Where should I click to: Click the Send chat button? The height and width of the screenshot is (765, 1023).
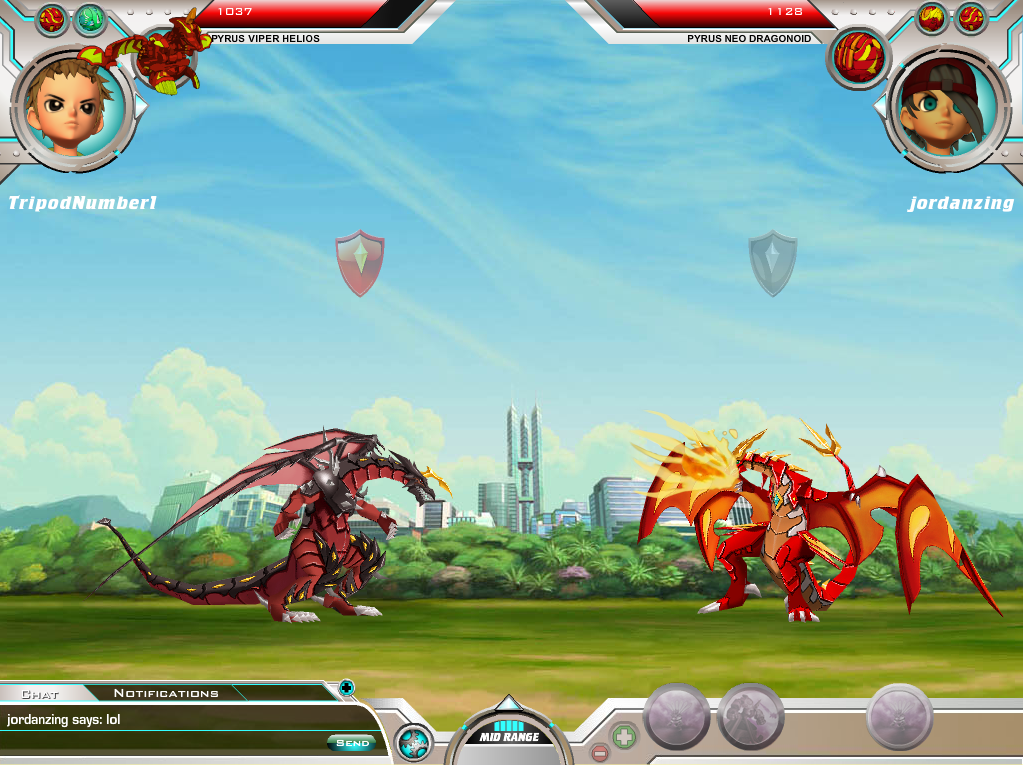tap(352, 743)
